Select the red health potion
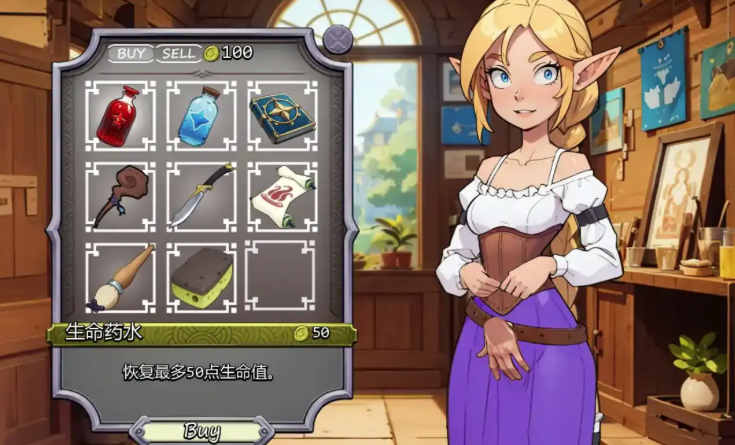735x445 pixels. tap(121, 117)
